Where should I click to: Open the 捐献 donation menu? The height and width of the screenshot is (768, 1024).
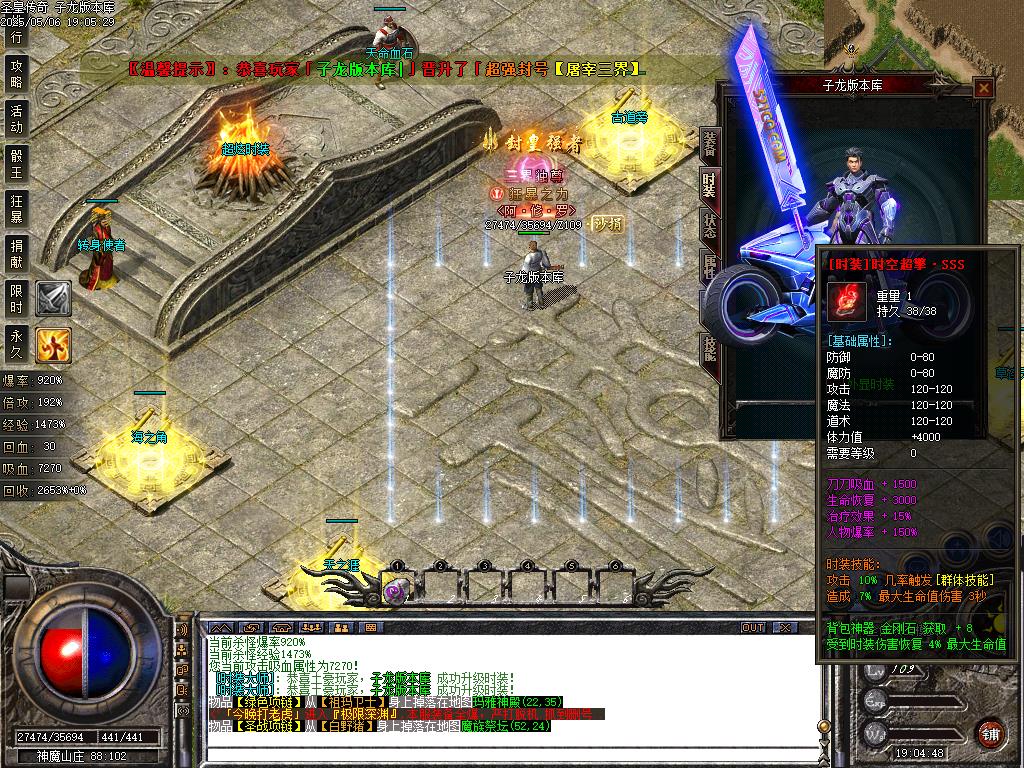16,253
